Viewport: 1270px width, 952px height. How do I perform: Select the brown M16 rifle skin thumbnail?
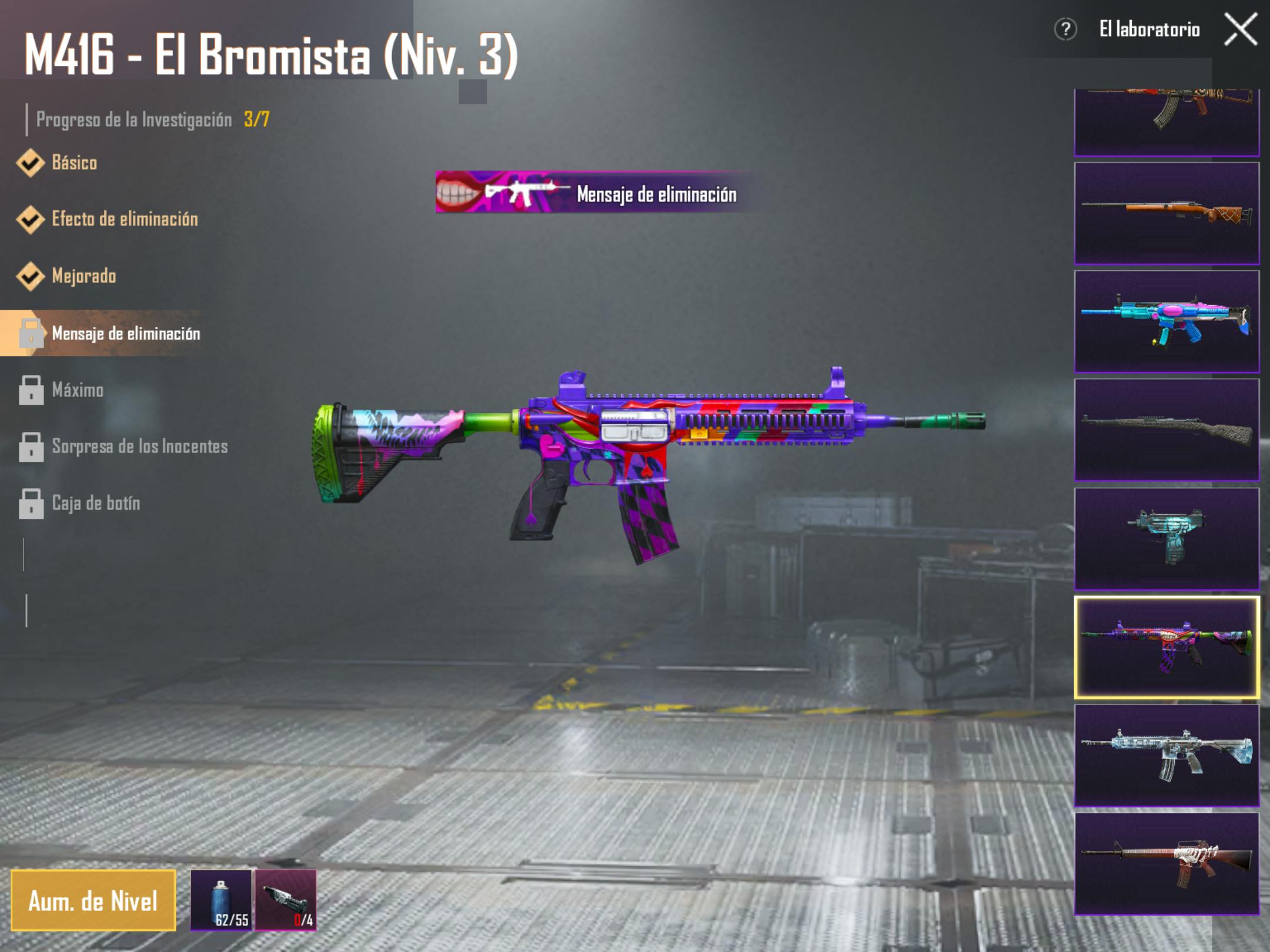[x=1167, y=864]
